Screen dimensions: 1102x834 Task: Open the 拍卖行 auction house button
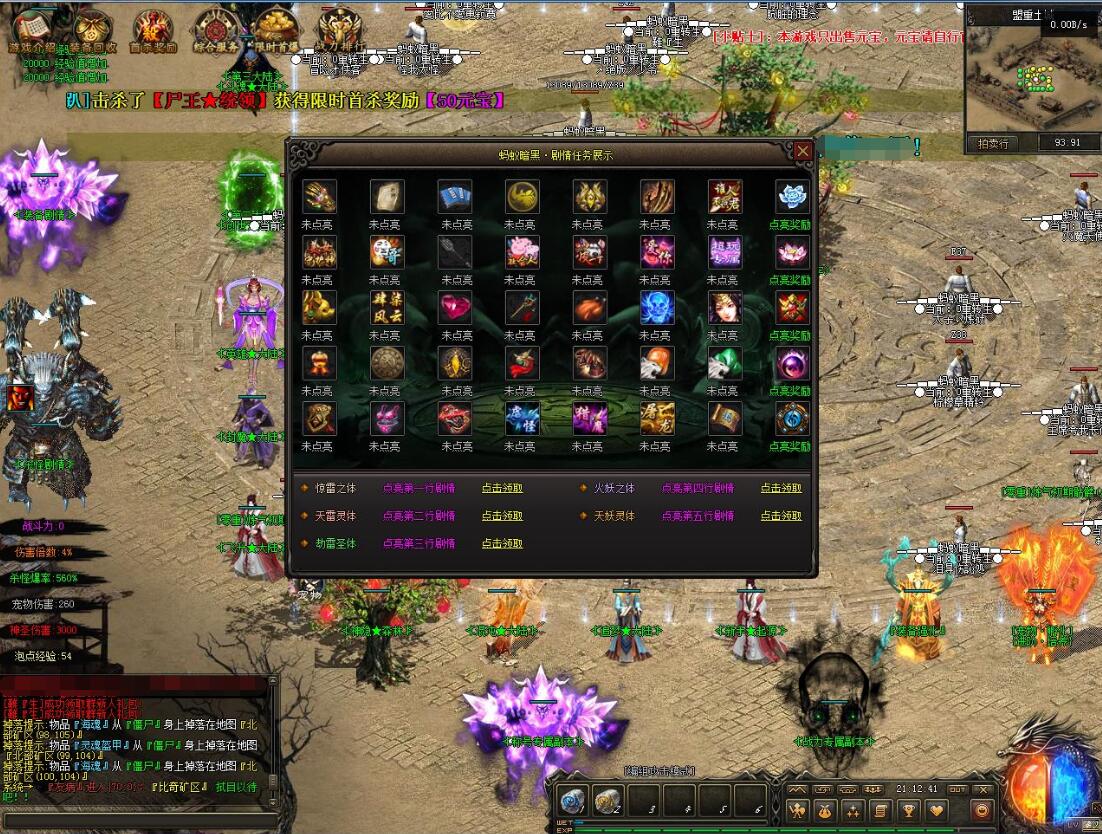pyautogui.click(x=994, y=142)
